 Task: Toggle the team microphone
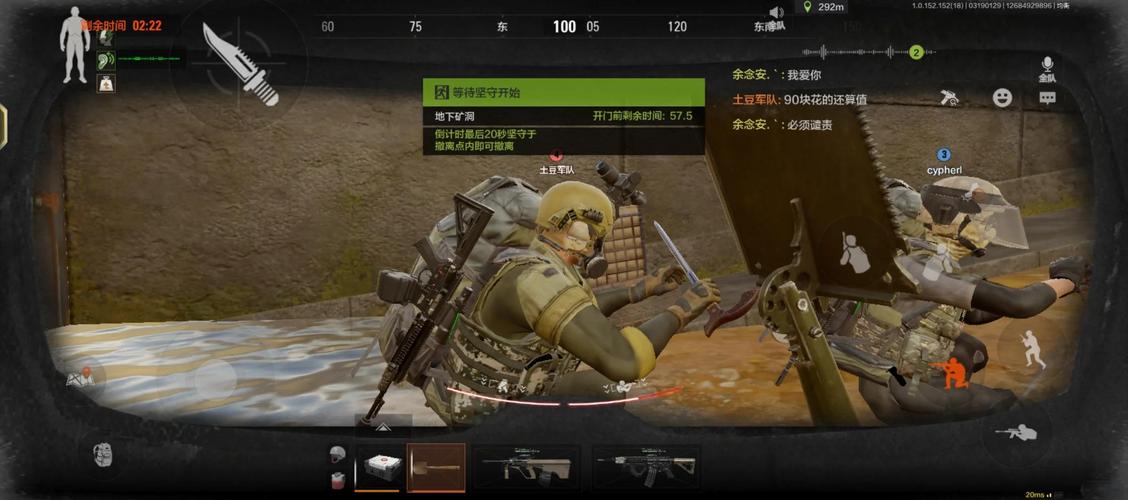tap(1047, 67)
